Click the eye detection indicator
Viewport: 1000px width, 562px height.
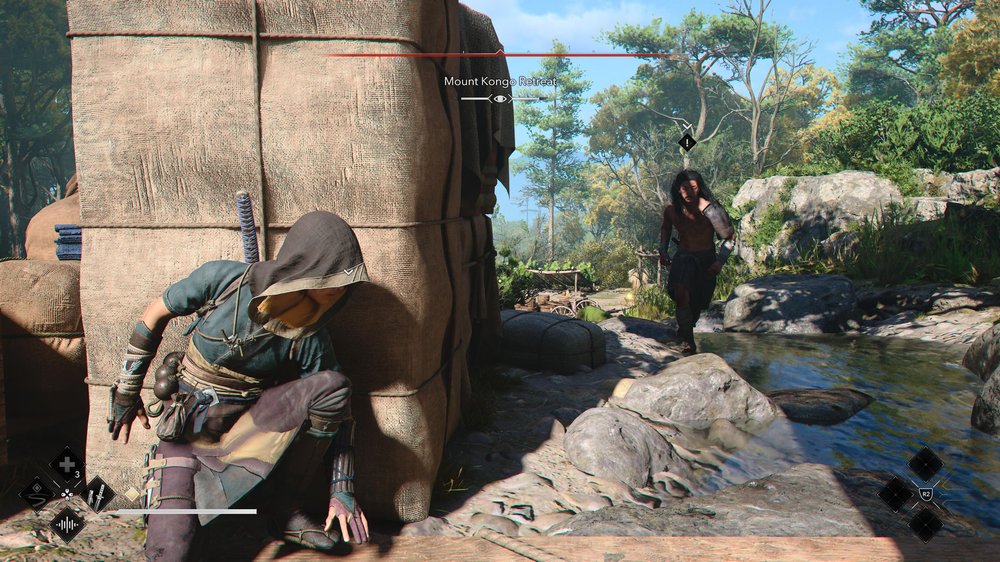(x=500, y=98)
